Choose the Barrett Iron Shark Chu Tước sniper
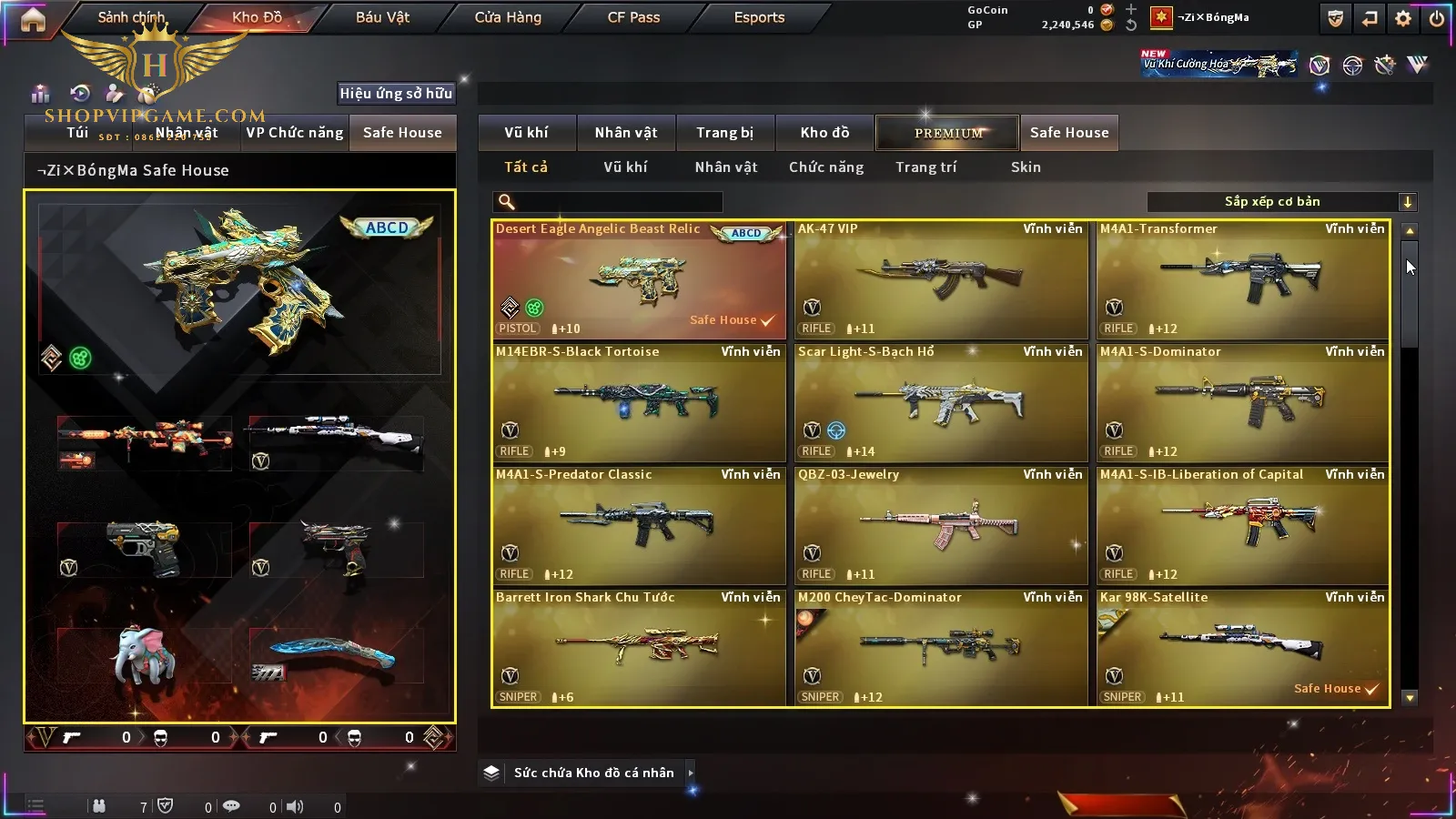1456x819 pixels. [638, 648]
